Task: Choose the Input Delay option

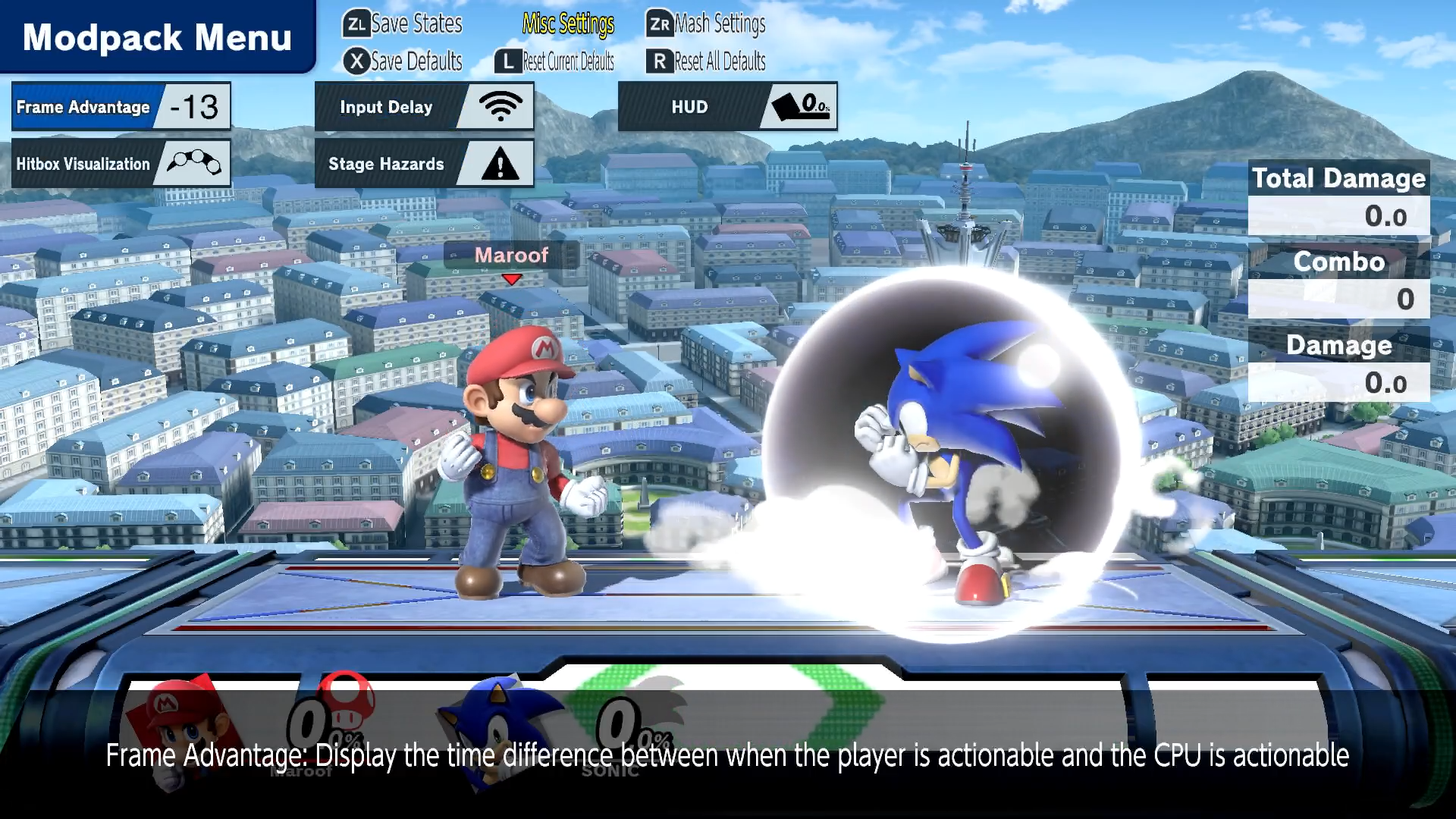Action: (x=424, y=107)
